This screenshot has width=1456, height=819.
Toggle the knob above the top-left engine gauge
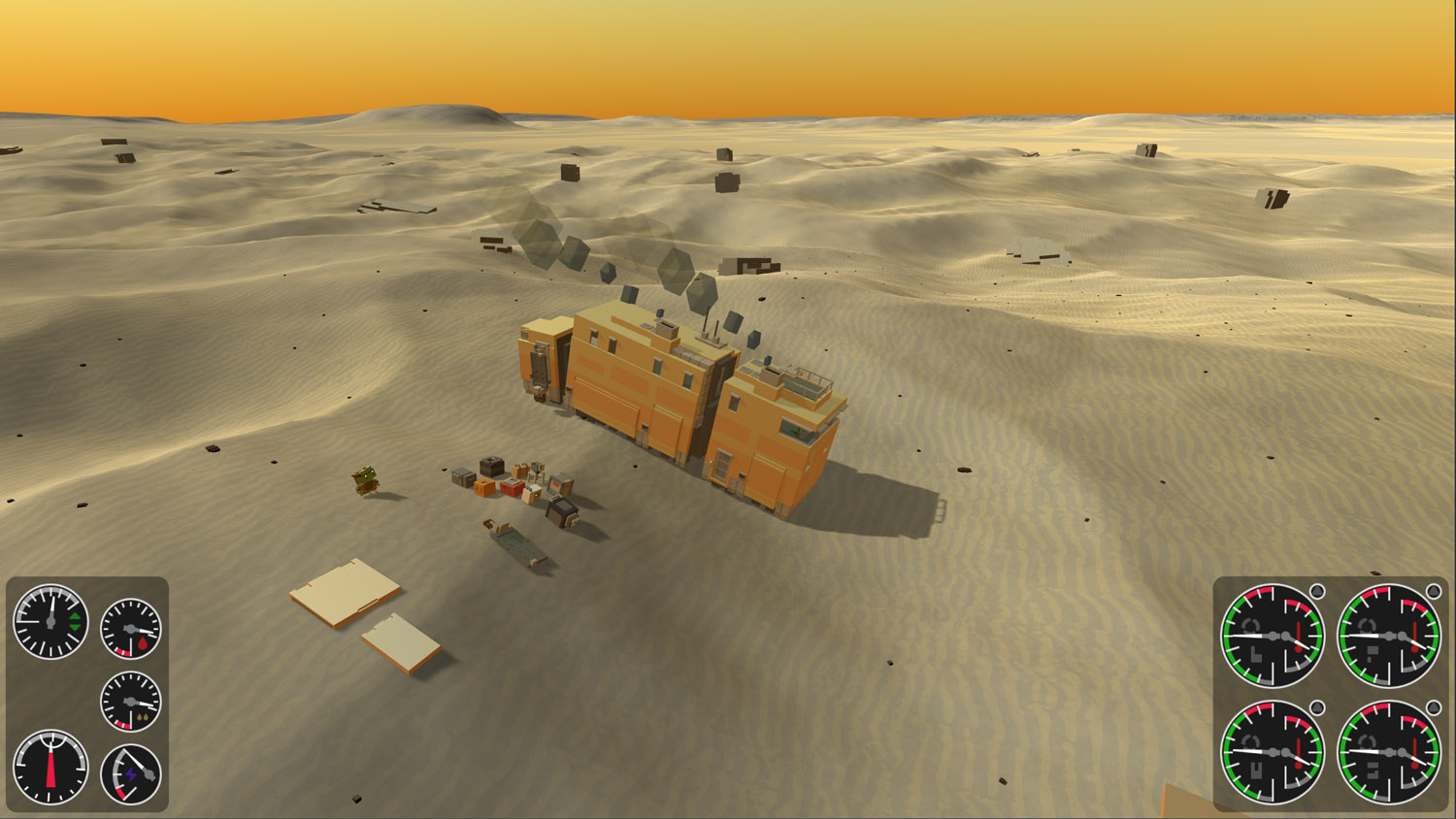(x=1317, y=590)
